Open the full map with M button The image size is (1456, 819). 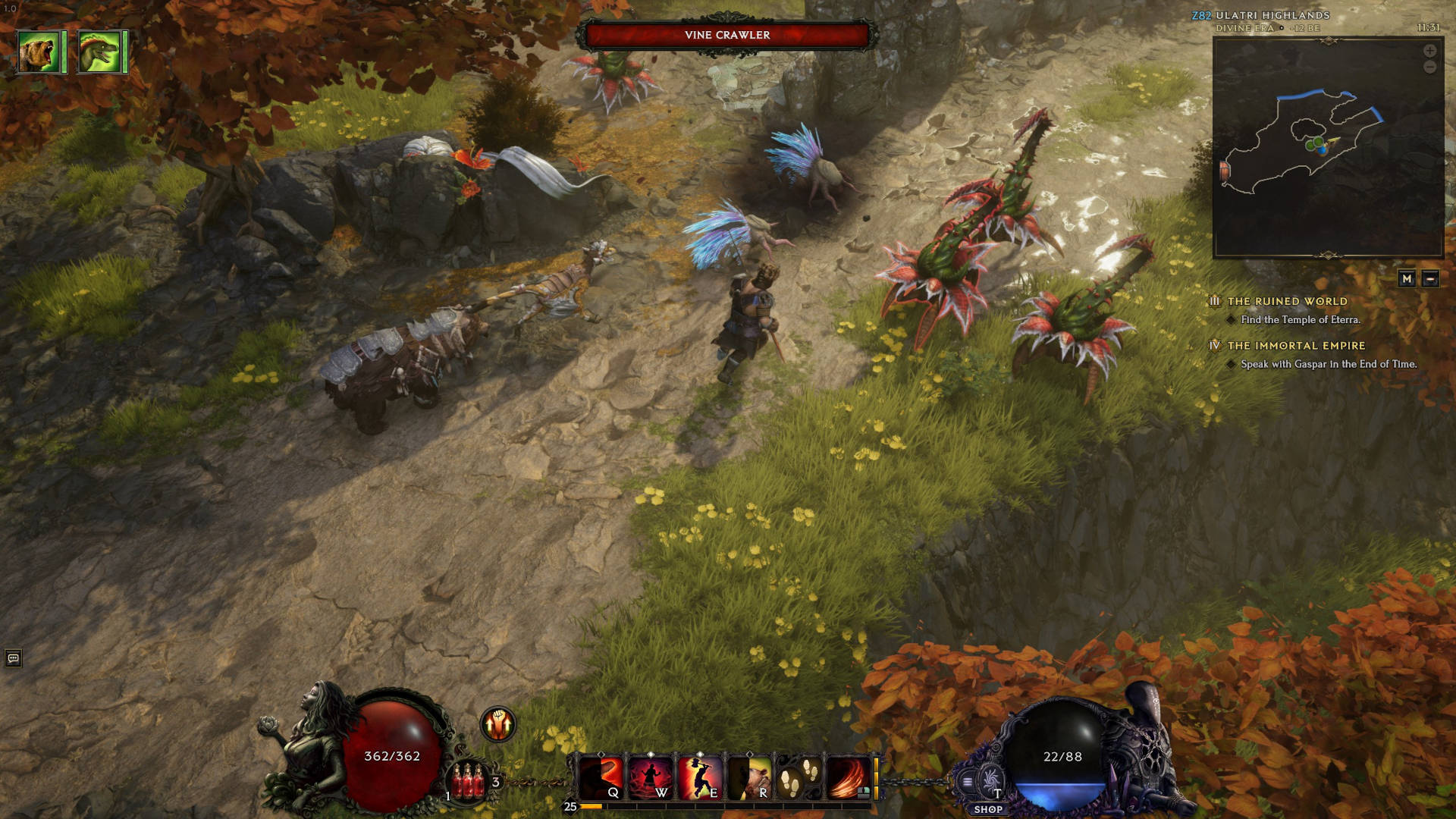pyautogui.click(x=1407, y=279)
